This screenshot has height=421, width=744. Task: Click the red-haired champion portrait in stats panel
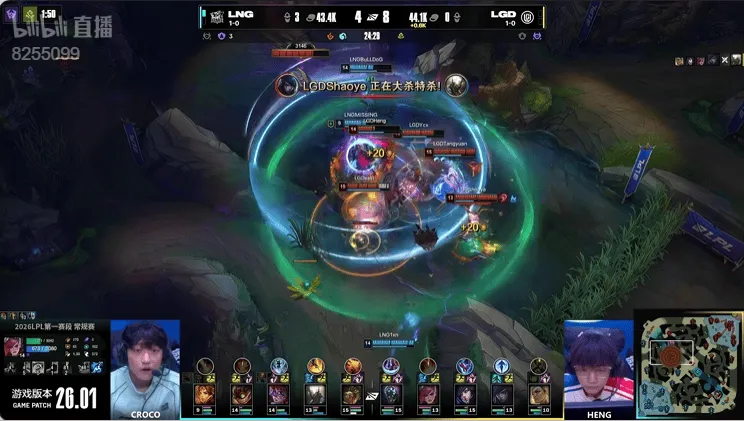tap(14, 347)
